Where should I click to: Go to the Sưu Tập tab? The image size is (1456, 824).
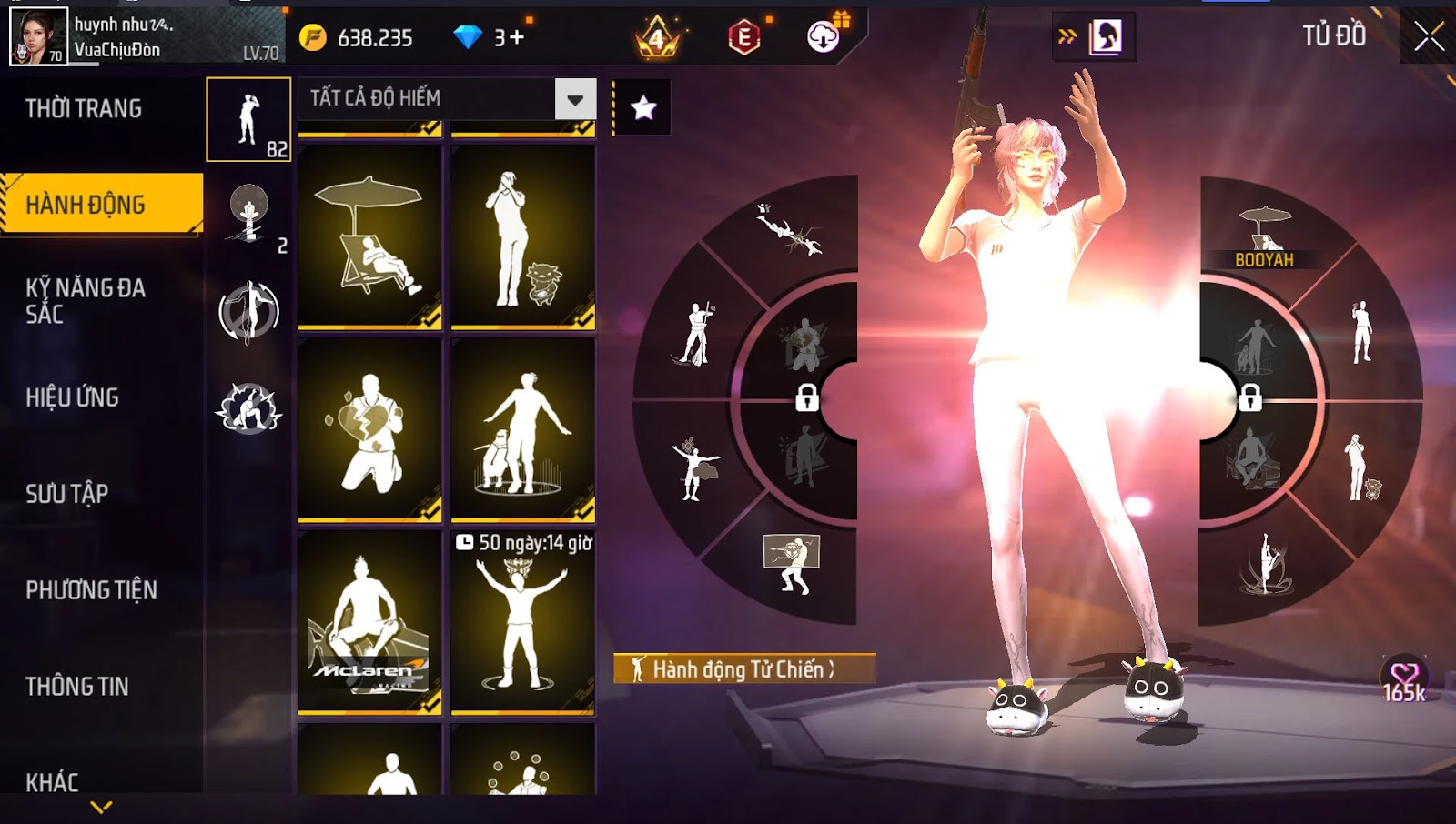67,494
